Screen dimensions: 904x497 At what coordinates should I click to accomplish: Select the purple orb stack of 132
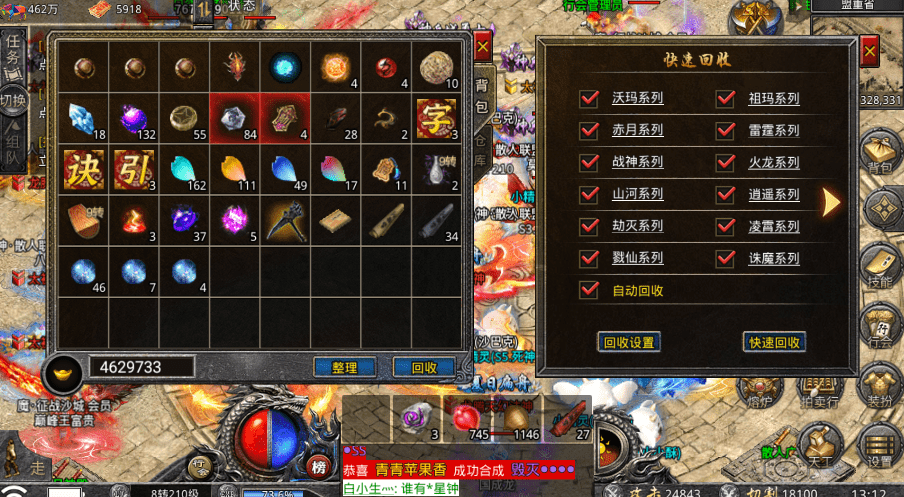tap(134, 118)
